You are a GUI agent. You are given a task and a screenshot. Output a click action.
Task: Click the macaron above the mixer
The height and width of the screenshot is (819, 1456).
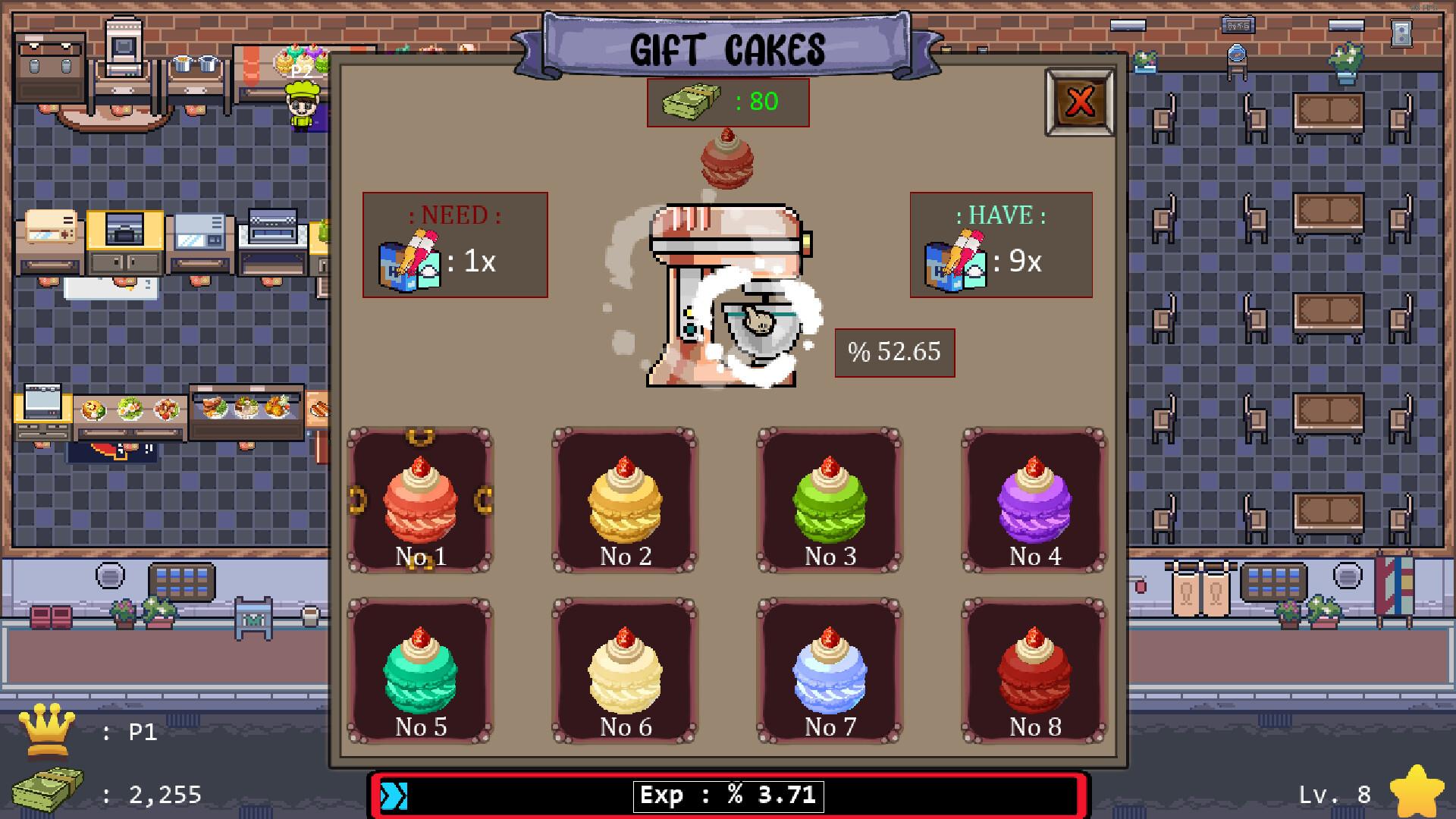(x=726, y=162)
